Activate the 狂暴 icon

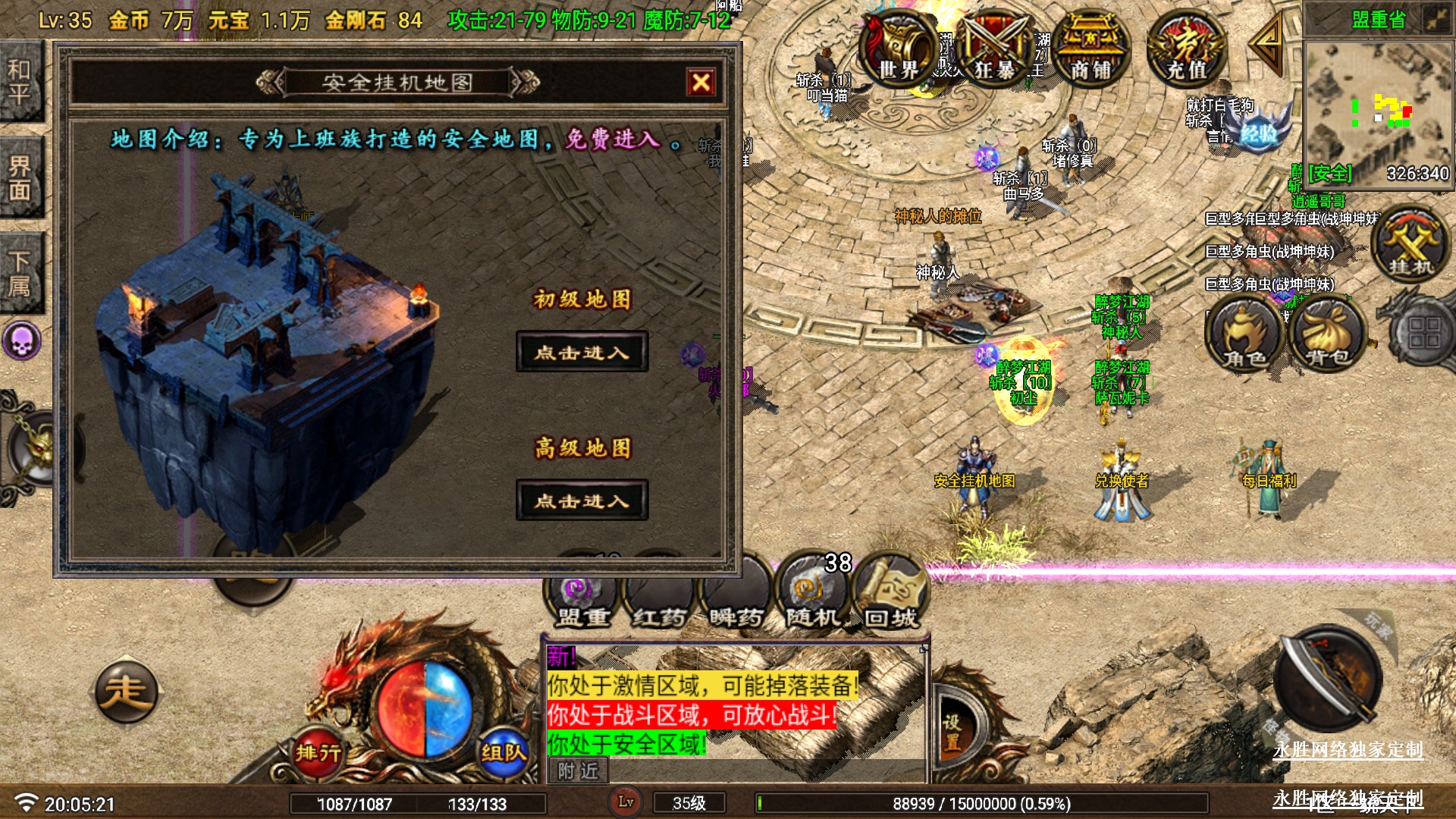click(x=994, y=49)
